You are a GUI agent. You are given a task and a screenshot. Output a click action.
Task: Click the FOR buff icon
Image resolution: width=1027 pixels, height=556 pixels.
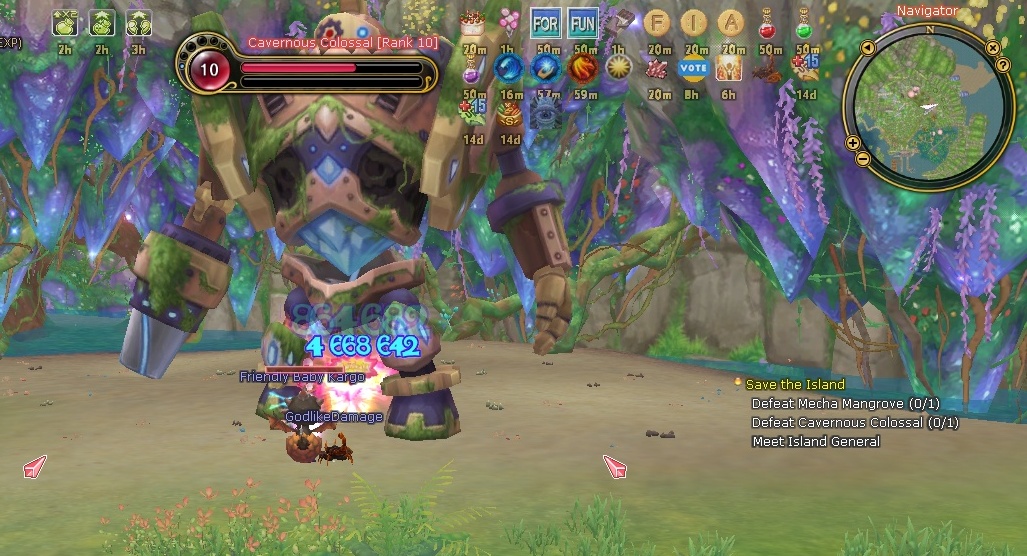545,22
